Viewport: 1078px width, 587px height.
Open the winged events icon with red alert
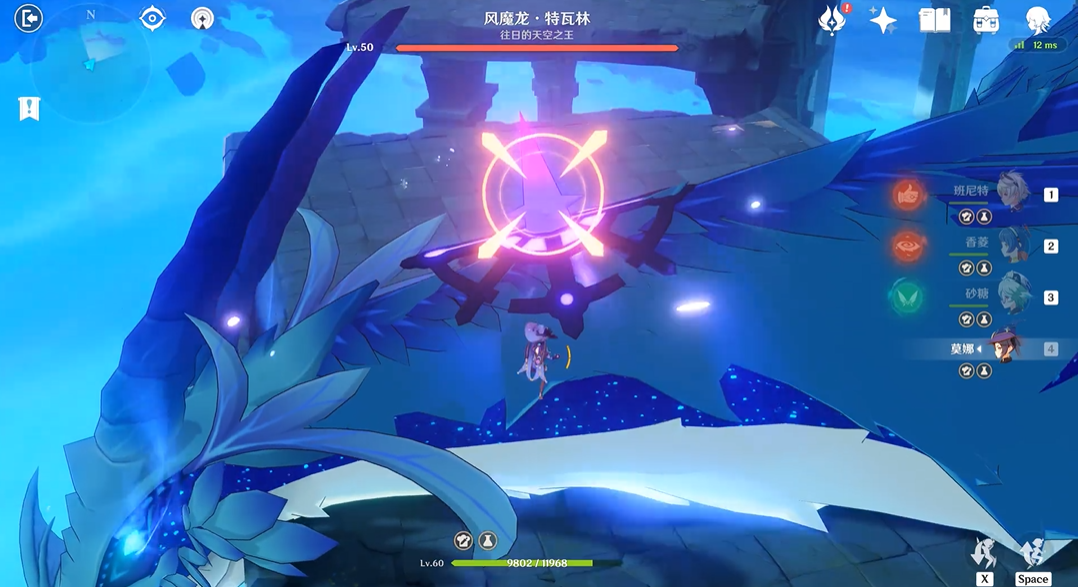point(831,20)
